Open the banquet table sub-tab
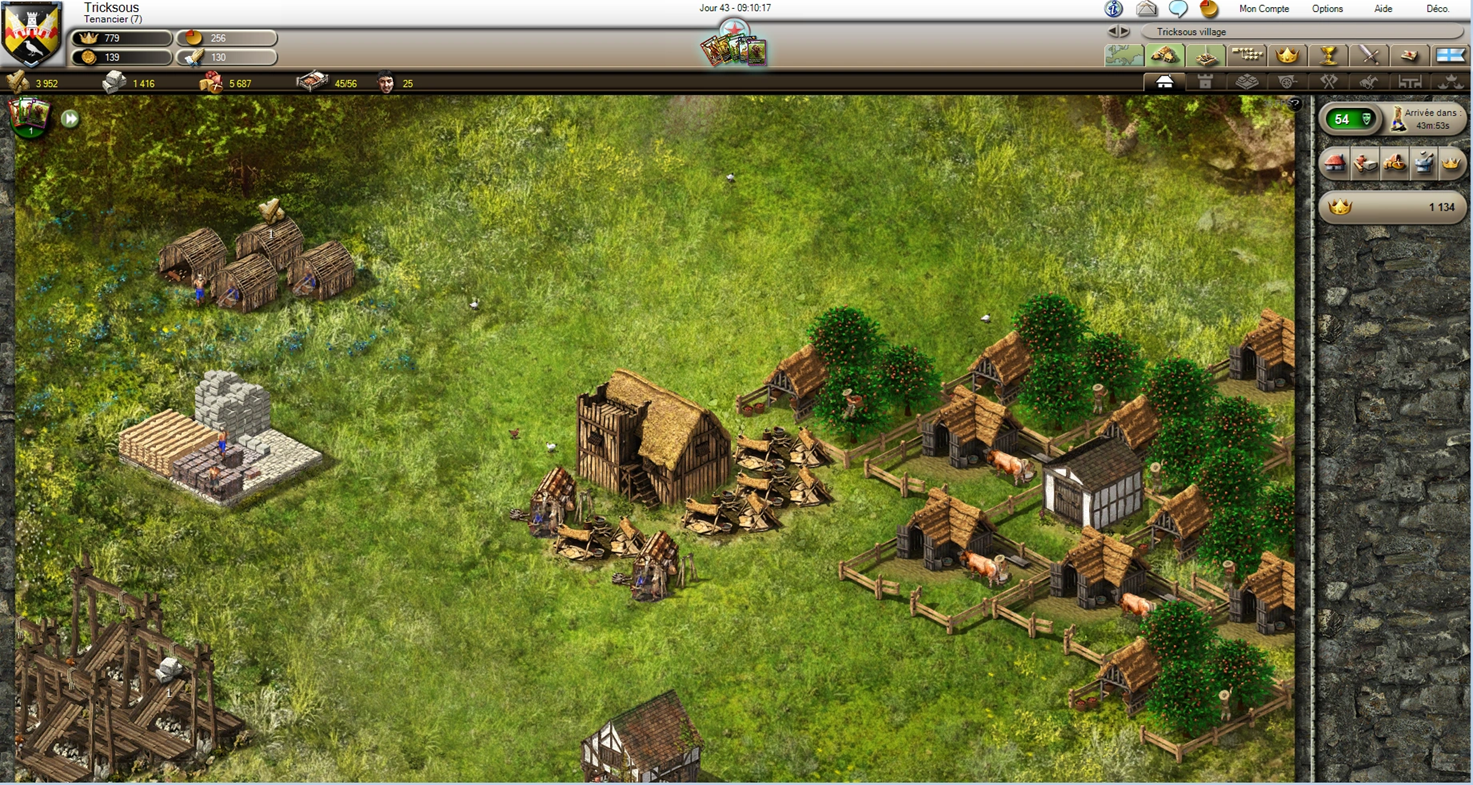 (x=1410, y=82)
